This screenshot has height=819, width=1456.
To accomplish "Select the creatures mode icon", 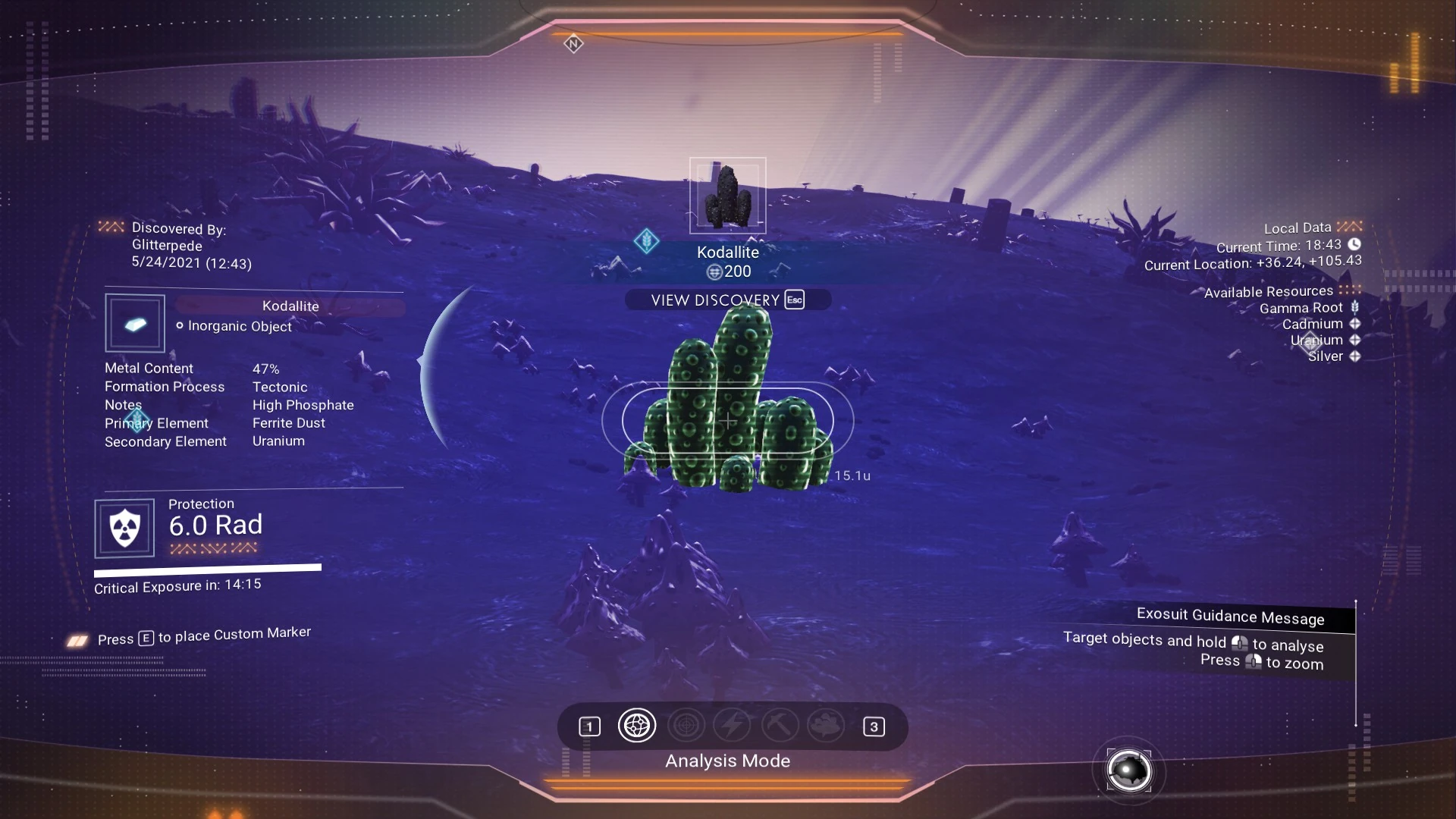I will [826, 726].
